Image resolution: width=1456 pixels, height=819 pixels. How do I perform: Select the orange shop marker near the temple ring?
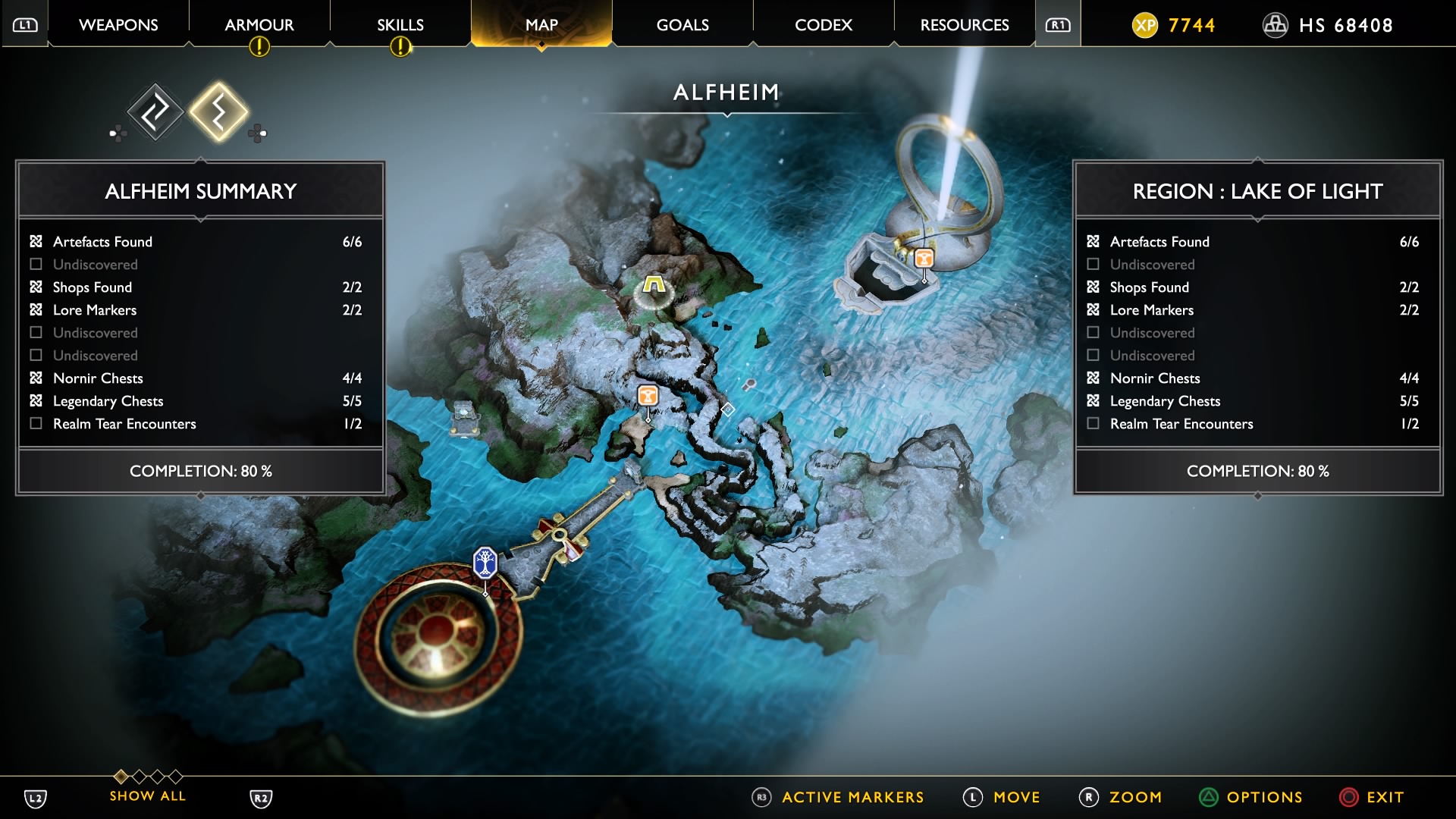tap(924, 259)
